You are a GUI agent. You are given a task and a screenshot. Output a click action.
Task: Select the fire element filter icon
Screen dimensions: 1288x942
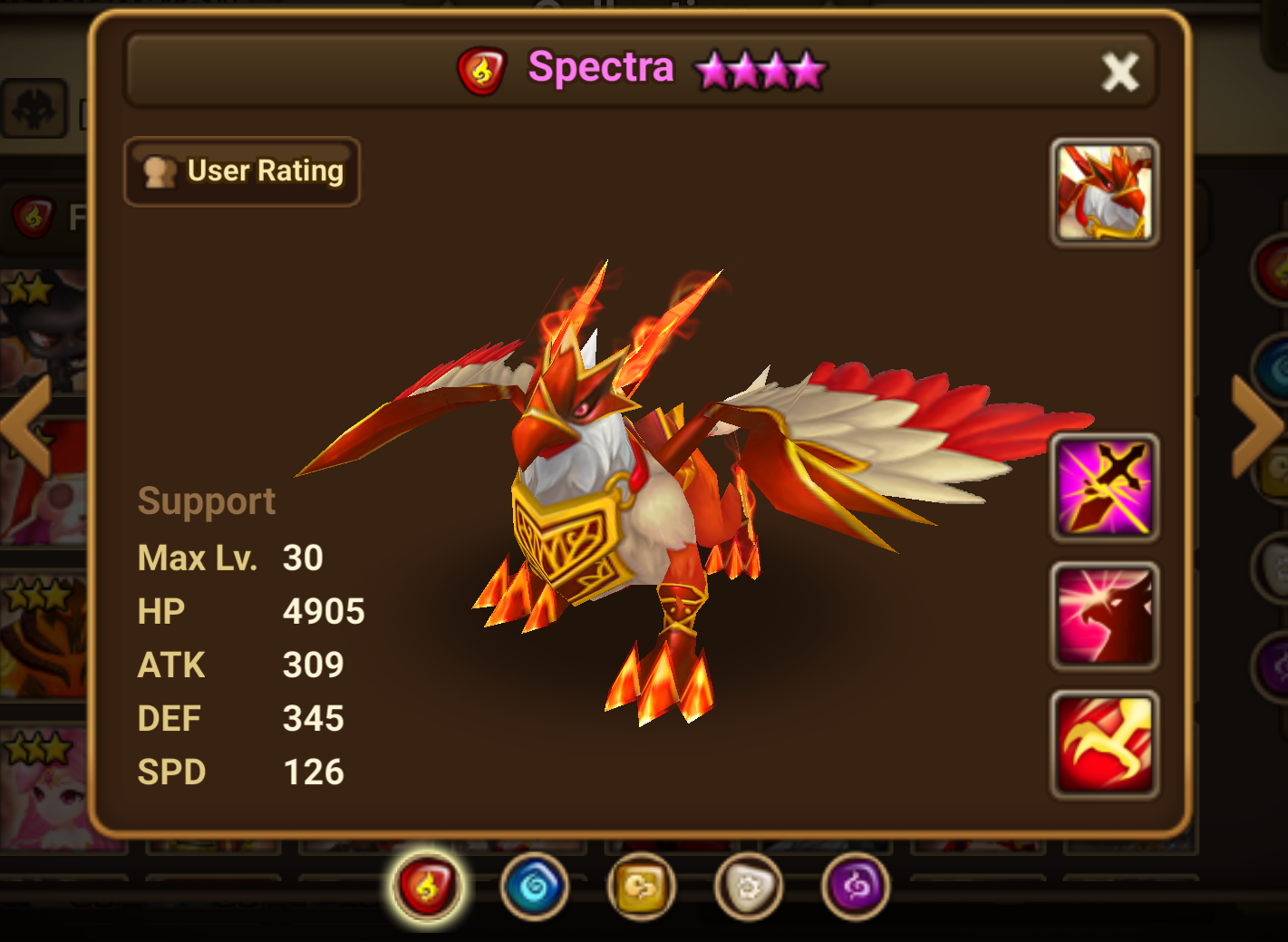point(428,887)
